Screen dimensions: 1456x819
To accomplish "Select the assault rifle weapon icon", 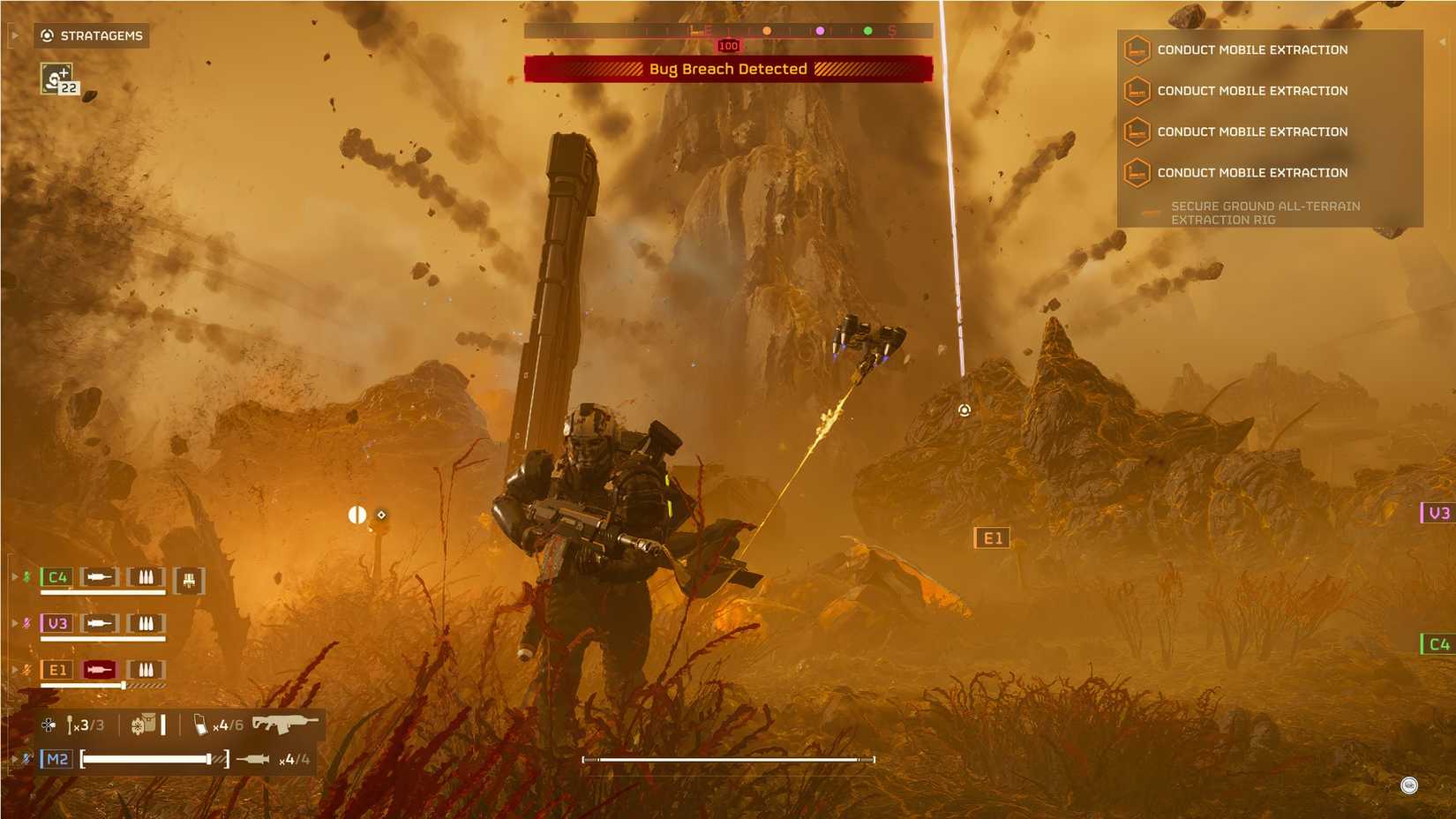I will (285, 724).
